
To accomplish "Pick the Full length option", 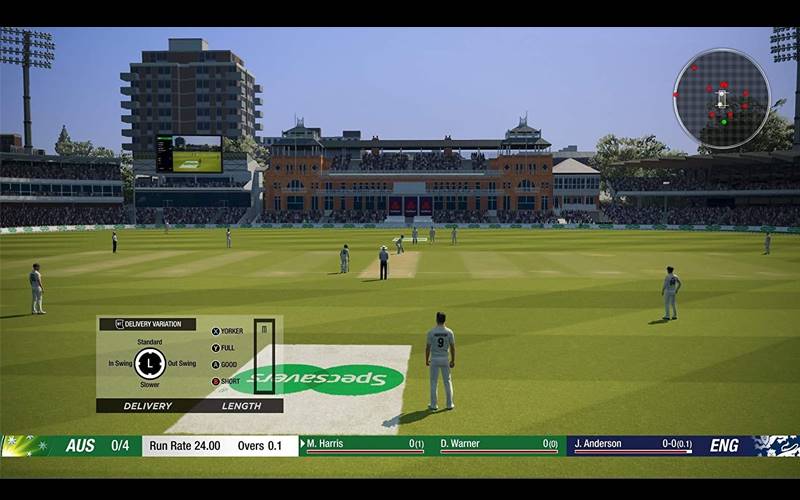I will [224, 348].
